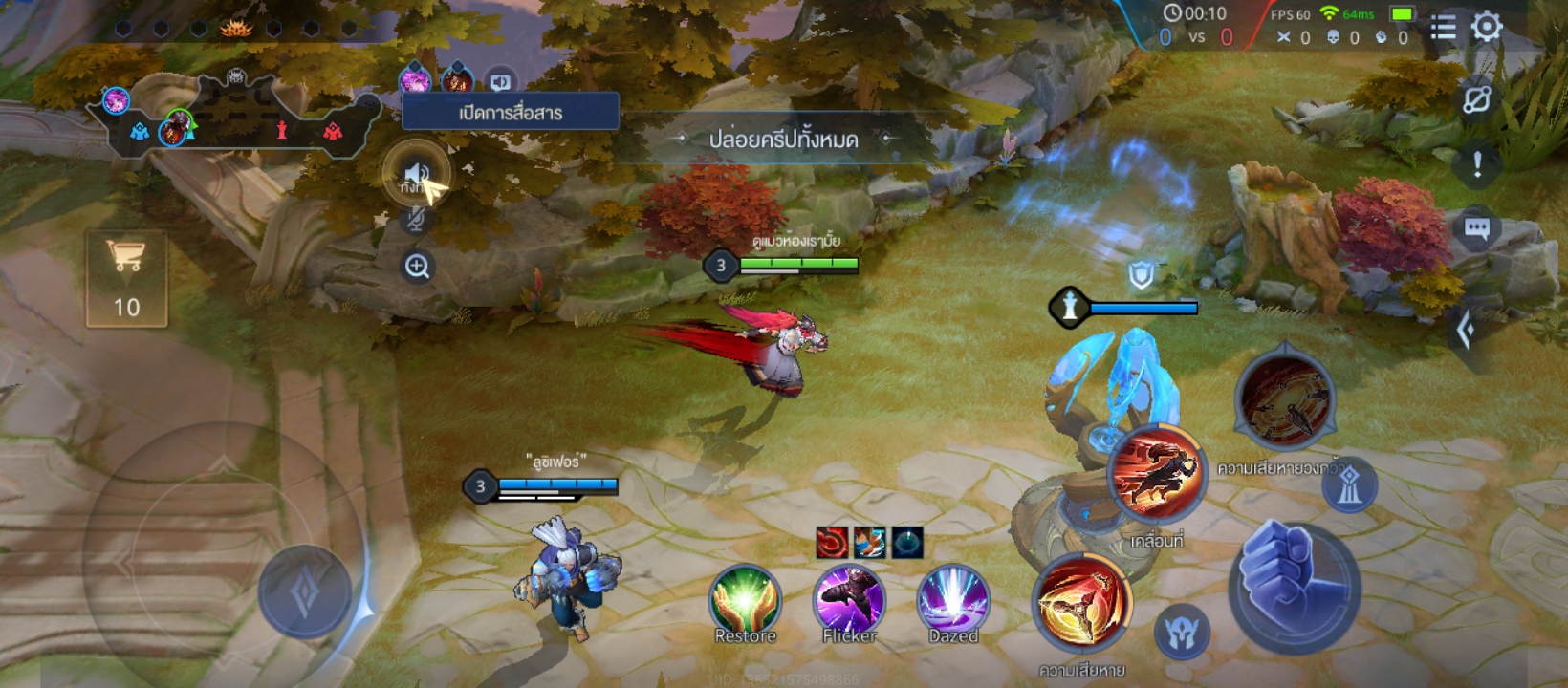
Task: Target towers with the tower button
Action: (x=1349, y=486)
